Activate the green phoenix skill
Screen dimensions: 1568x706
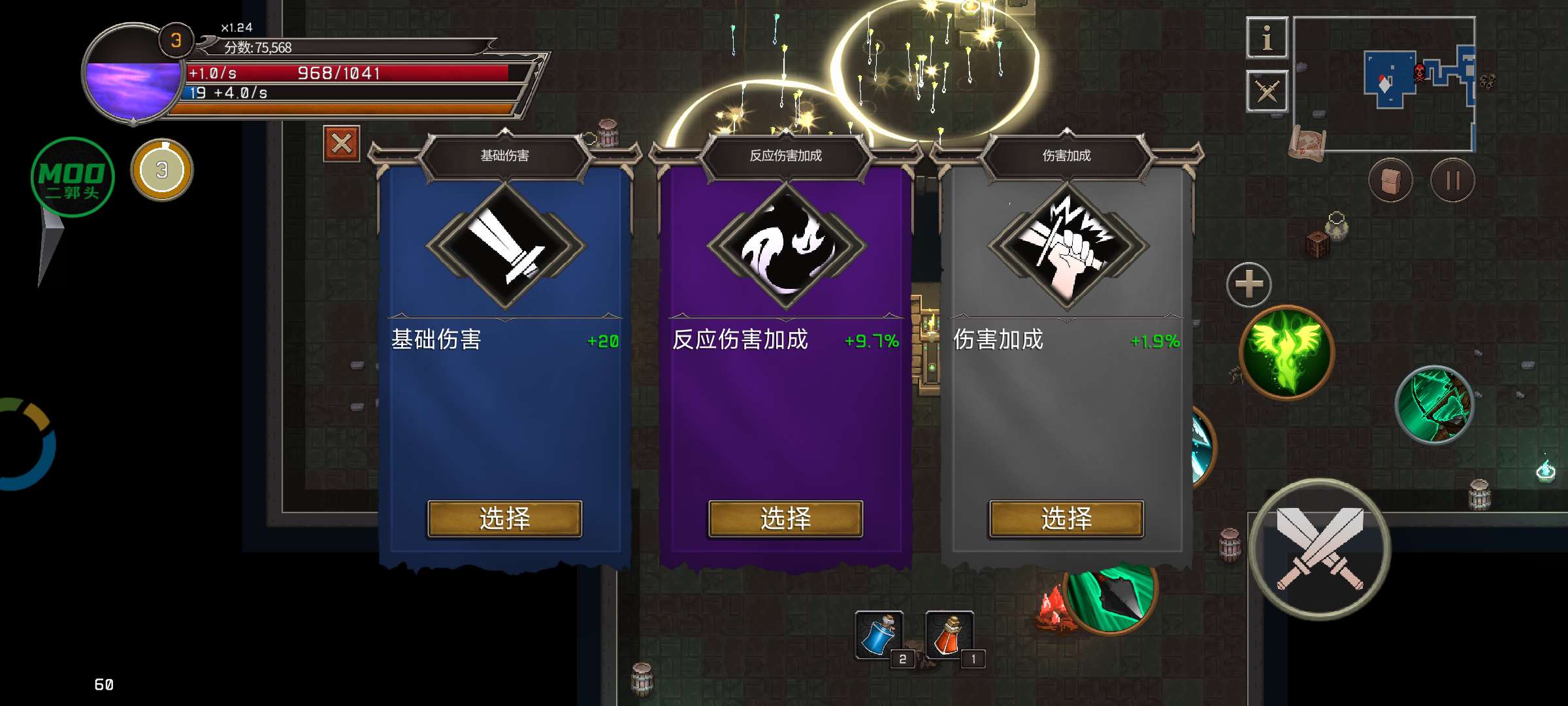coord(1286,352)
